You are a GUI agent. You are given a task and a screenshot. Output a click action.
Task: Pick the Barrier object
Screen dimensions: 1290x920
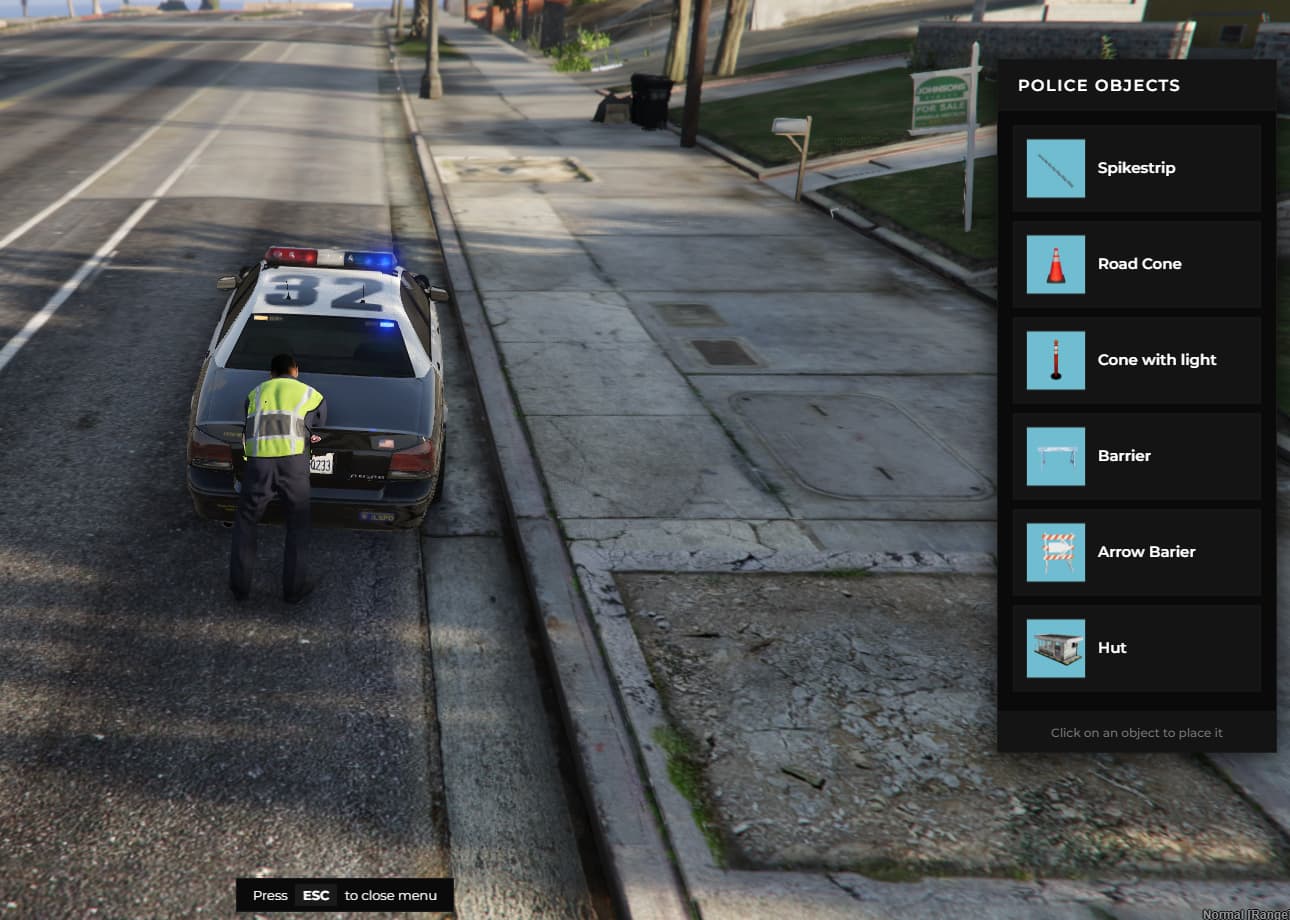pos(1136,456)
